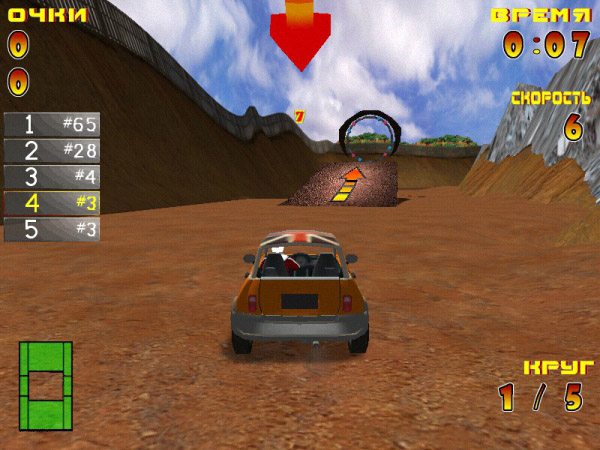The image size is (600, 450).
Task: Select the highlighted fourth place row
Action: (x=52, y=203)
